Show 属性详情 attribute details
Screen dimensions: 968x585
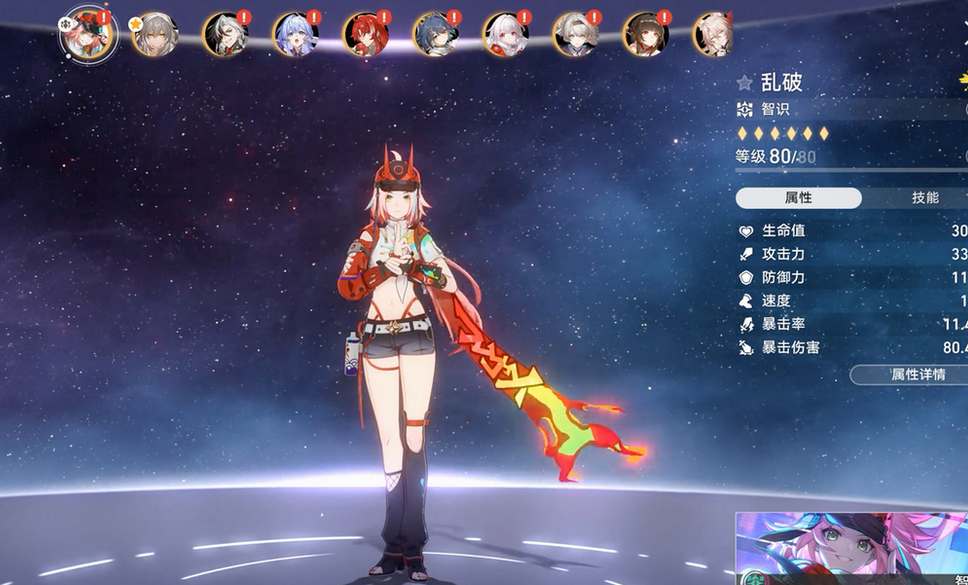tap(910, 375)
